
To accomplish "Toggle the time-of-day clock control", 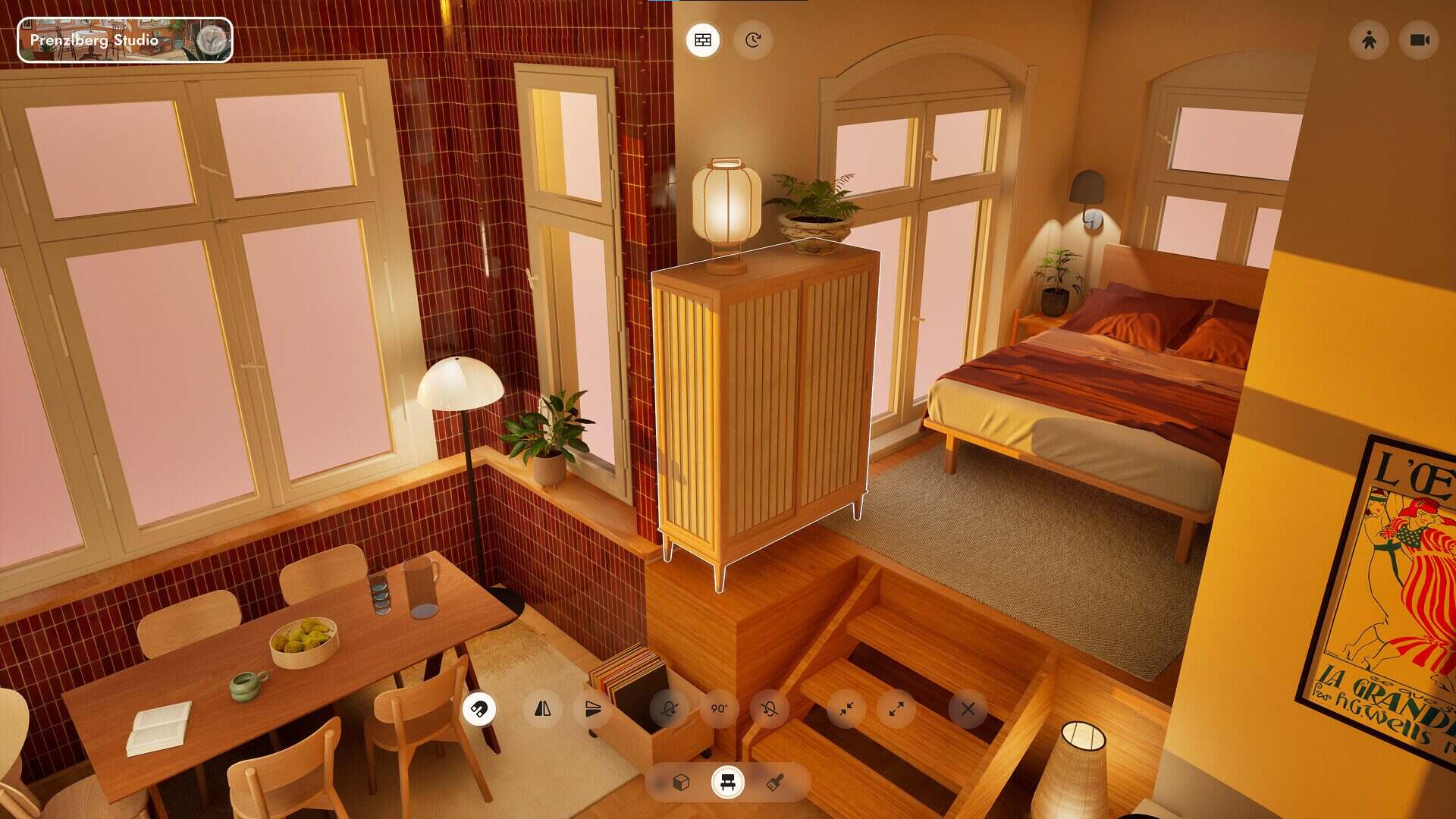I will point(752,40).
